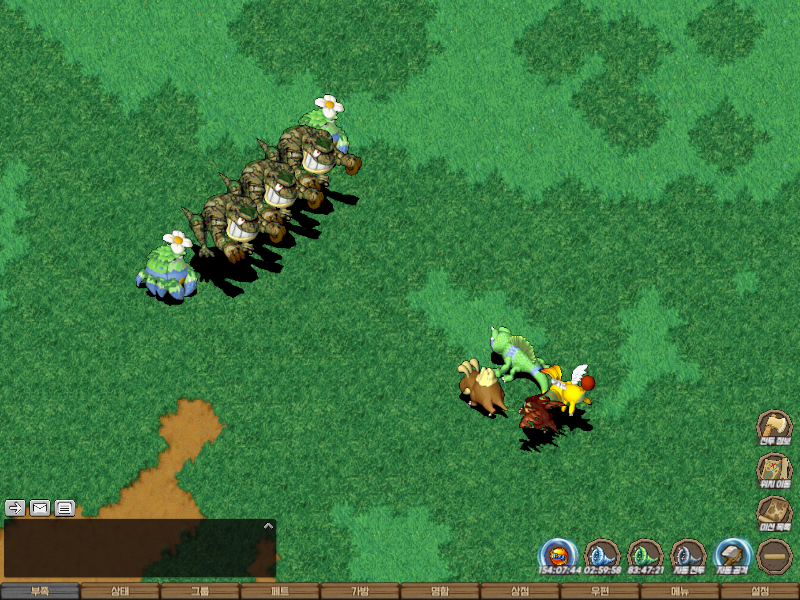This screenshot has height=600, width=800.
Task: Open the 설정 (settings) menu
Action: tap(760, 591)
